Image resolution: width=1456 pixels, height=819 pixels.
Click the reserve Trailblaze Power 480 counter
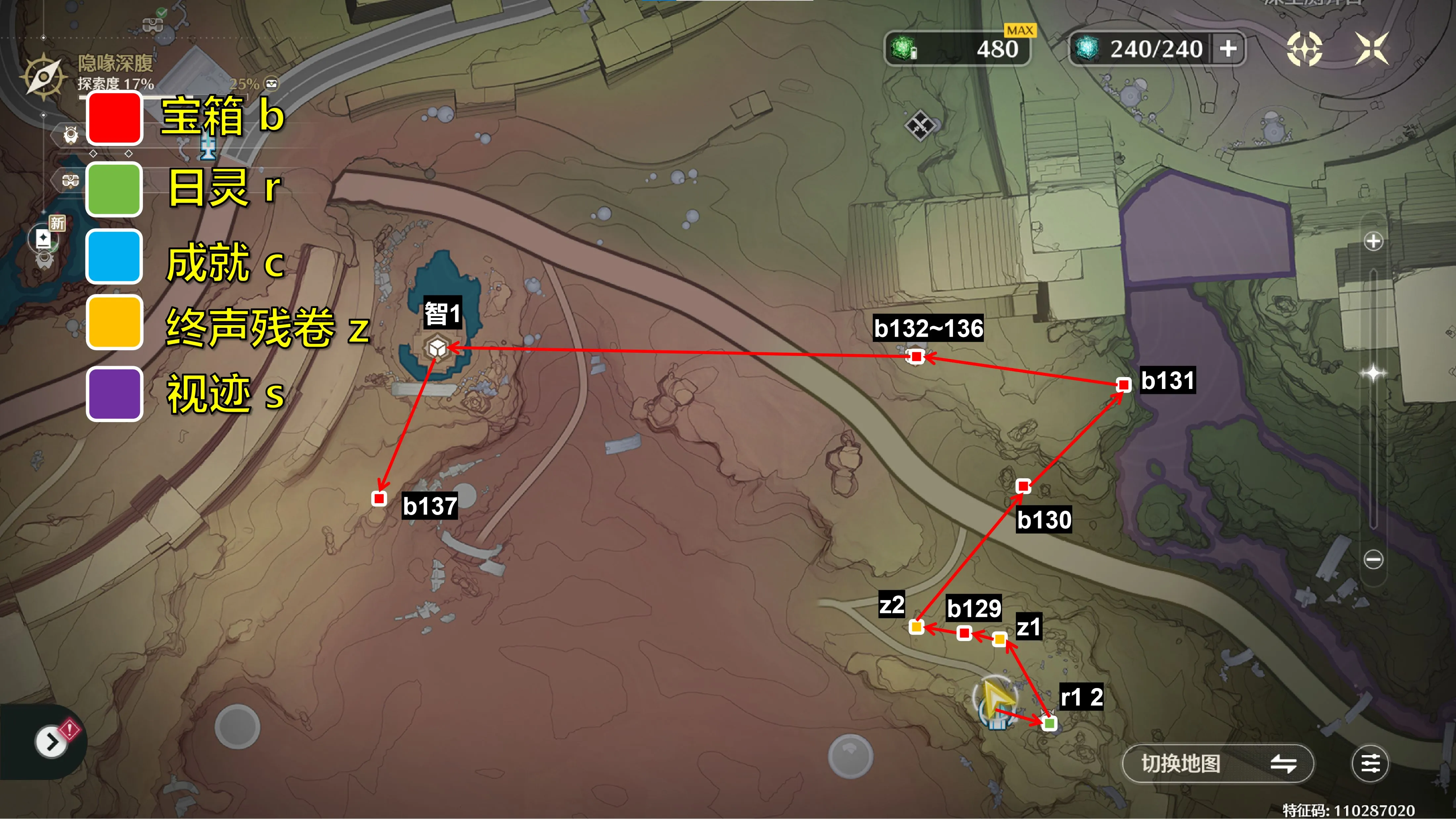pyautogui.click(x=957, y=49)
